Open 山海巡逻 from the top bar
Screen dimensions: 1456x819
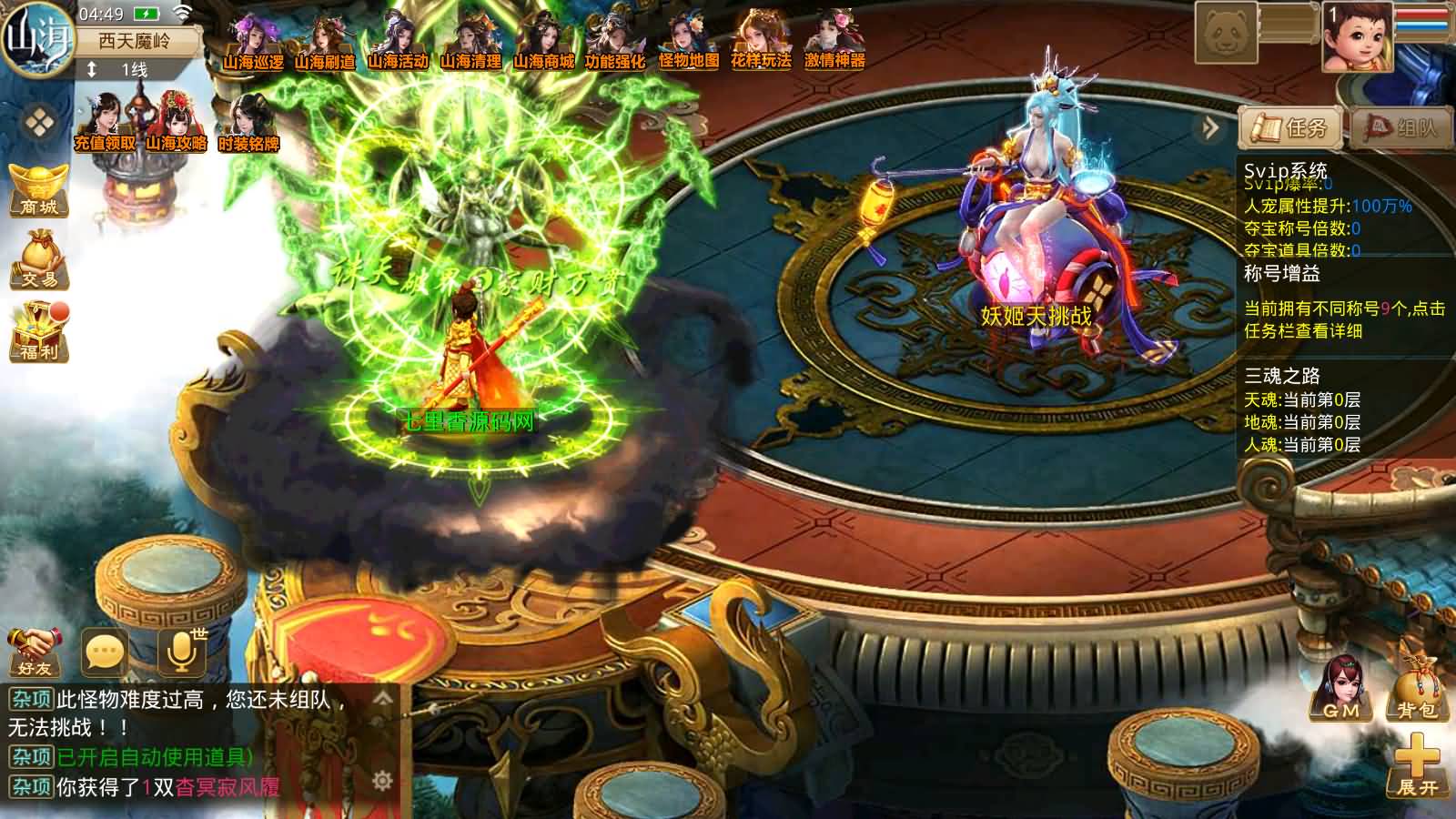pos(253,41)
